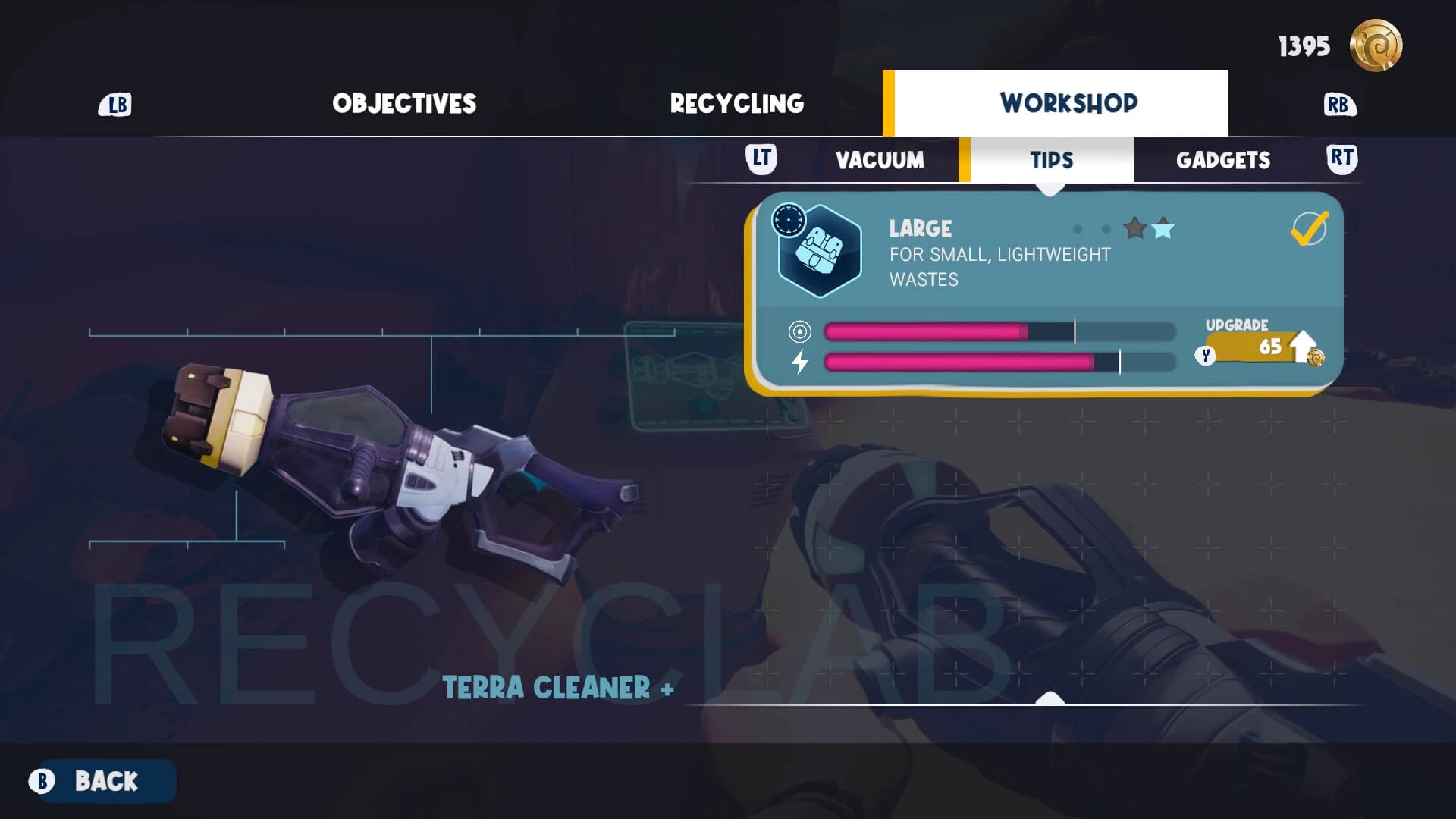Click the lightning bolt power icon
The width and height of the screenshot is (1456, 819).
pyautogui.click(x=800, y=362)
